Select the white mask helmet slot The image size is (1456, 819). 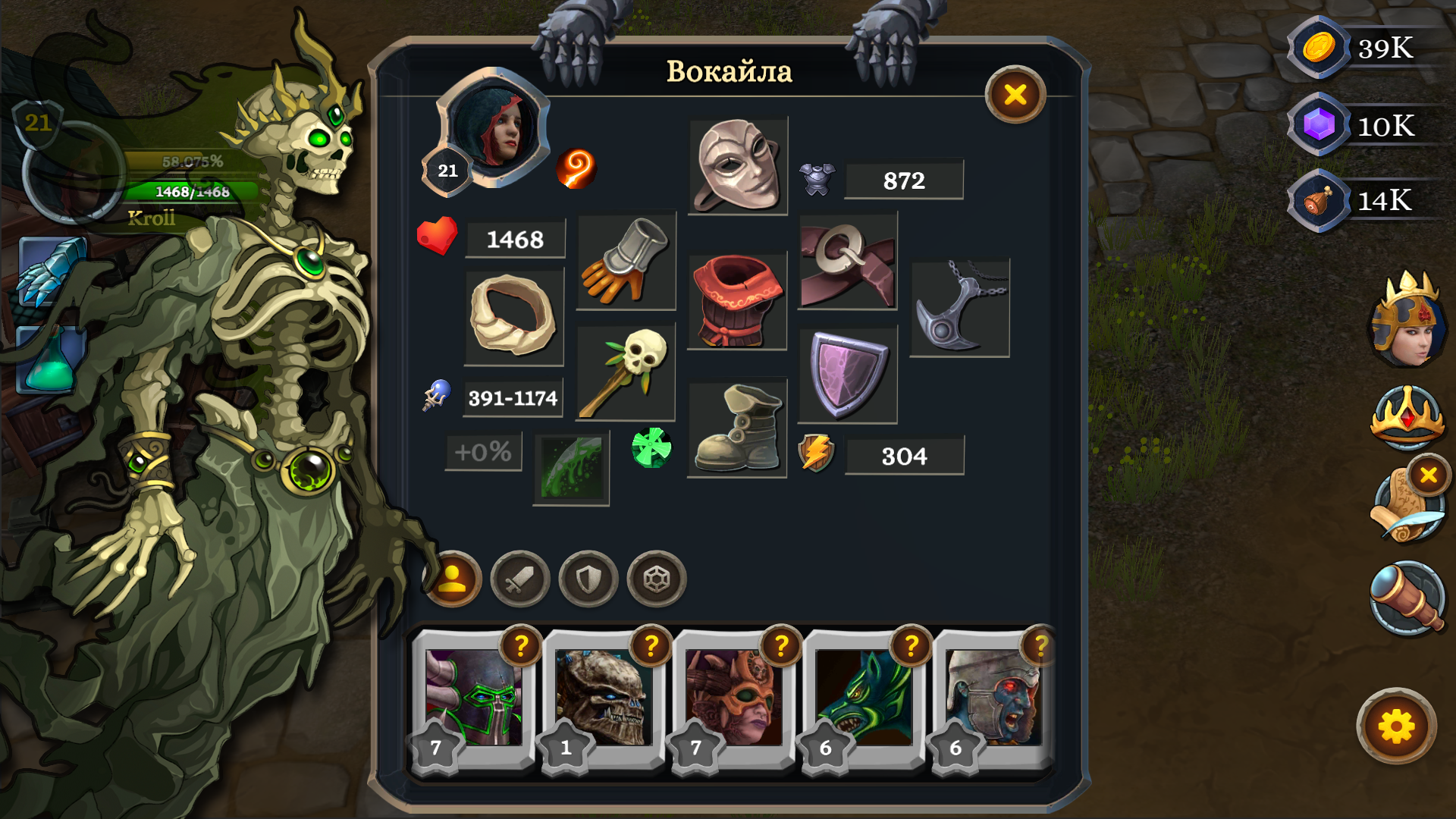click(x=738, y=166)
